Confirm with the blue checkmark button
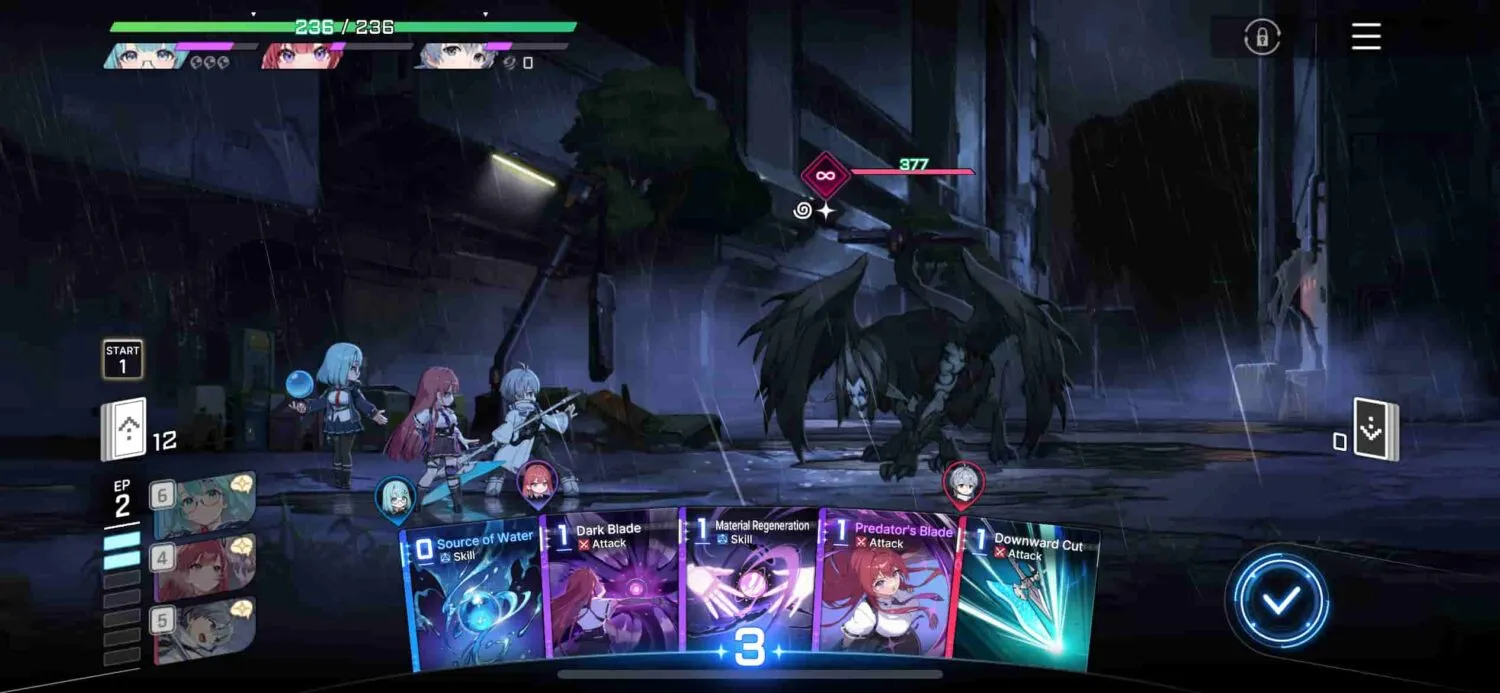1500x693 pixels. [x=1279, y=602]
